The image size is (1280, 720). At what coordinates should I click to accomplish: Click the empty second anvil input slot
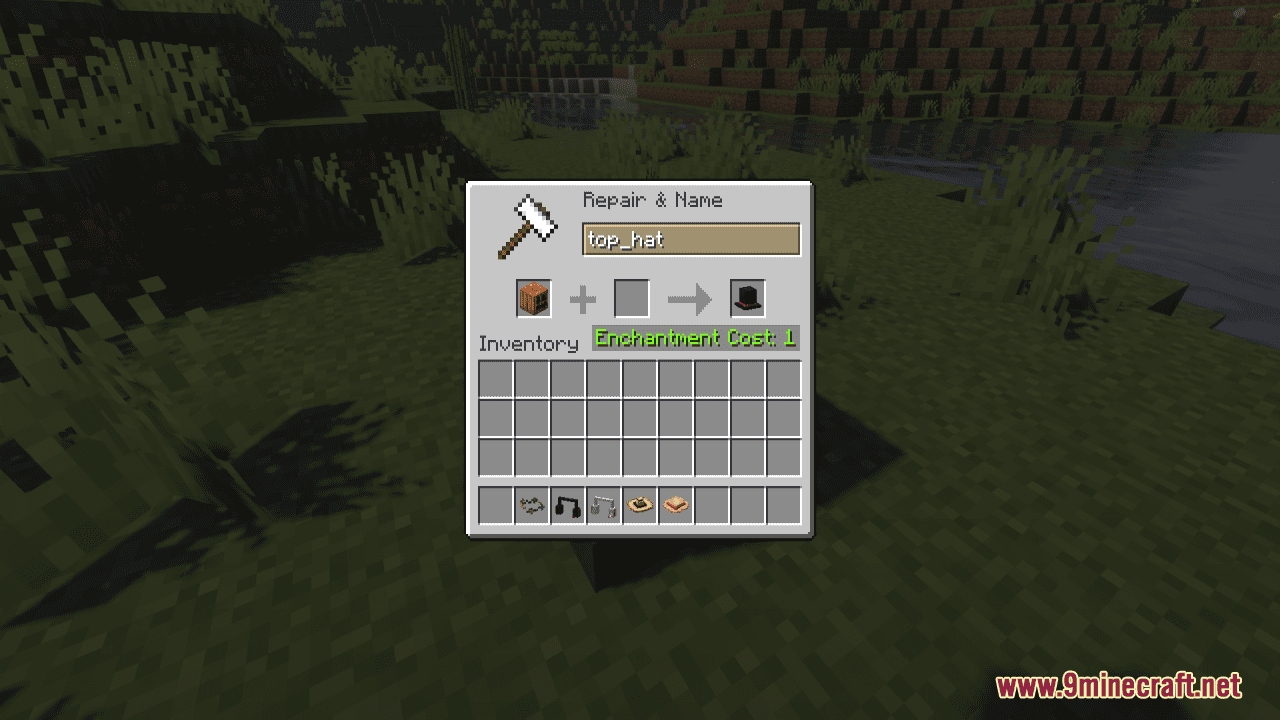pos(630,298)
